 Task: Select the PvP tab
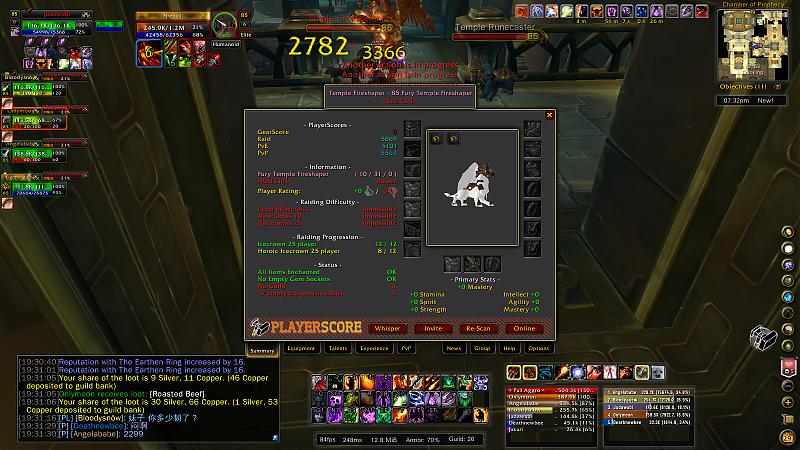407,349
